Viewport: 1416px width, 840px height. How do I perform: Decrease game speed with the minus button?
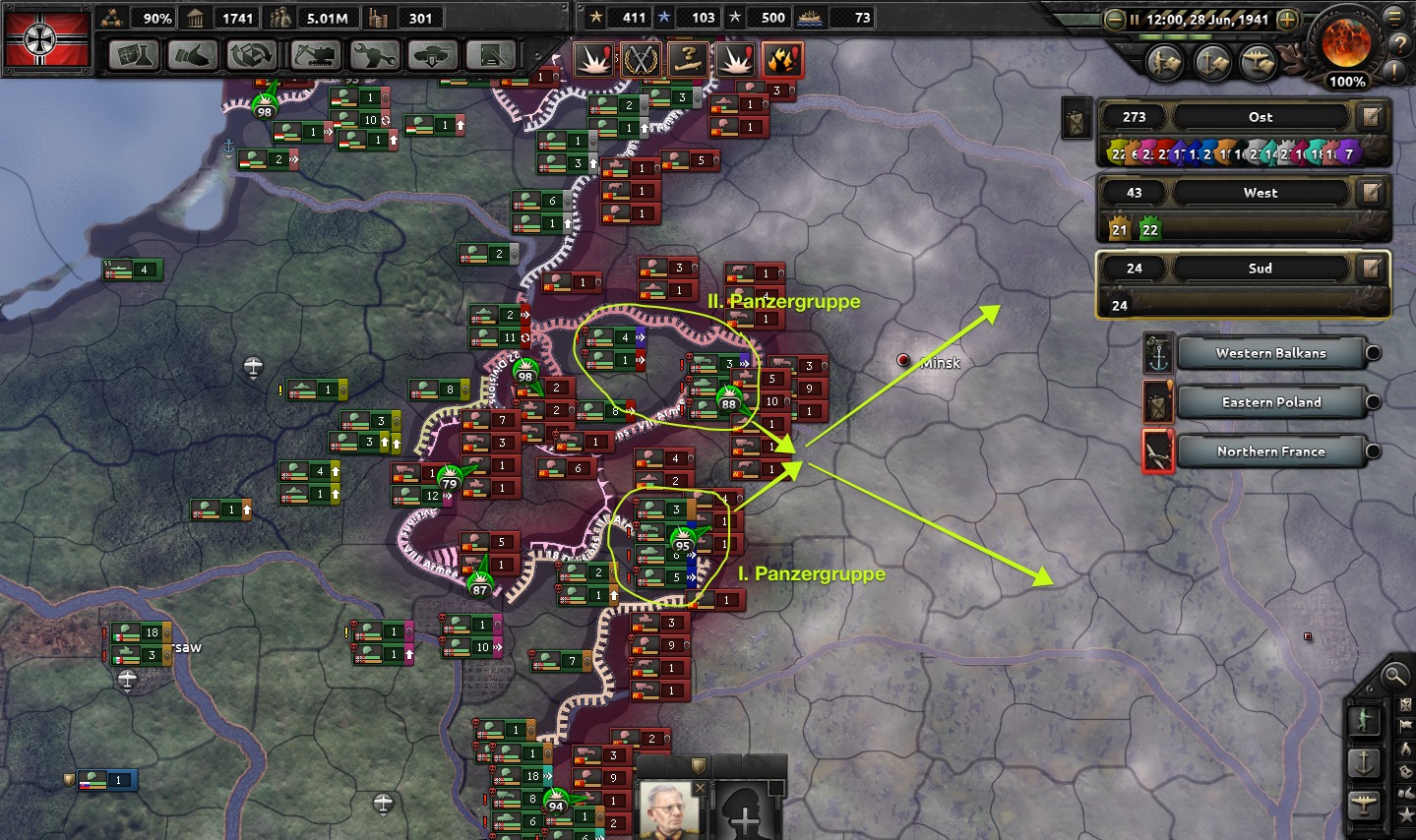1115,19
